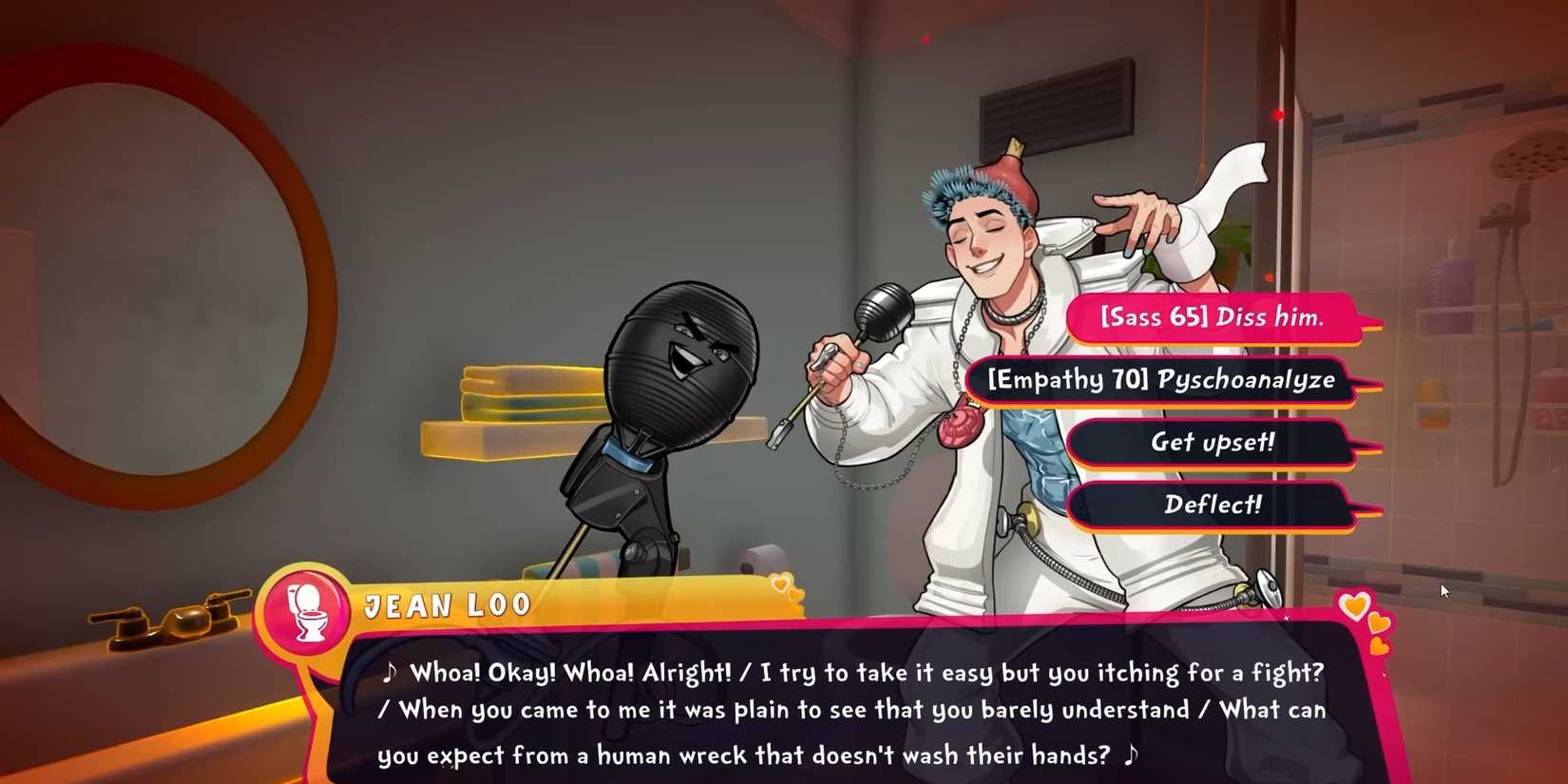The image size is (1568, 784).
Task: Click the musical note starting the song lyrics
Action: [391, 672]
